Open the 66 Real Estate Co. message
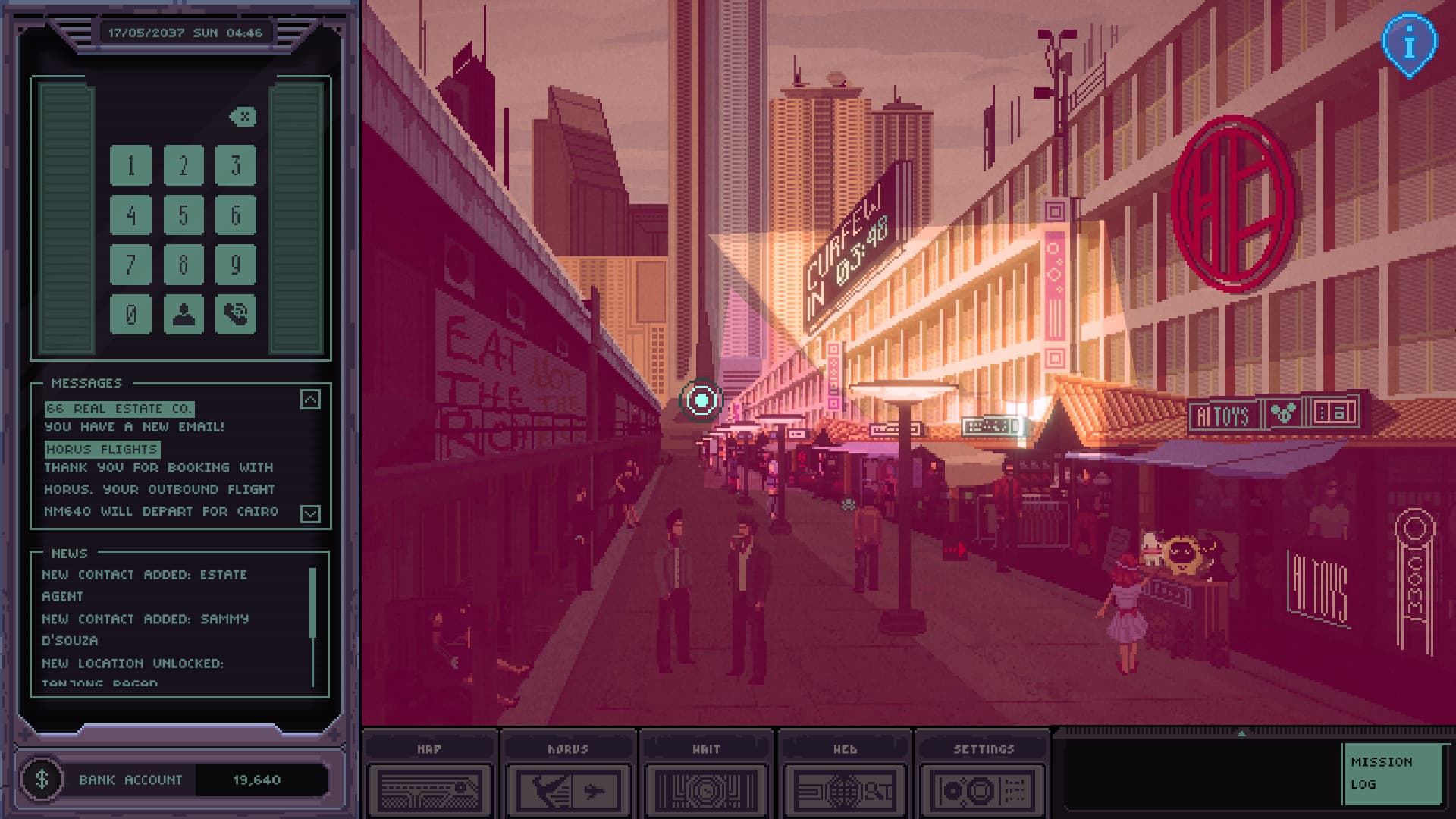Image resolution: width=1456 pixels, height=819 pixels. pos(119,409)
